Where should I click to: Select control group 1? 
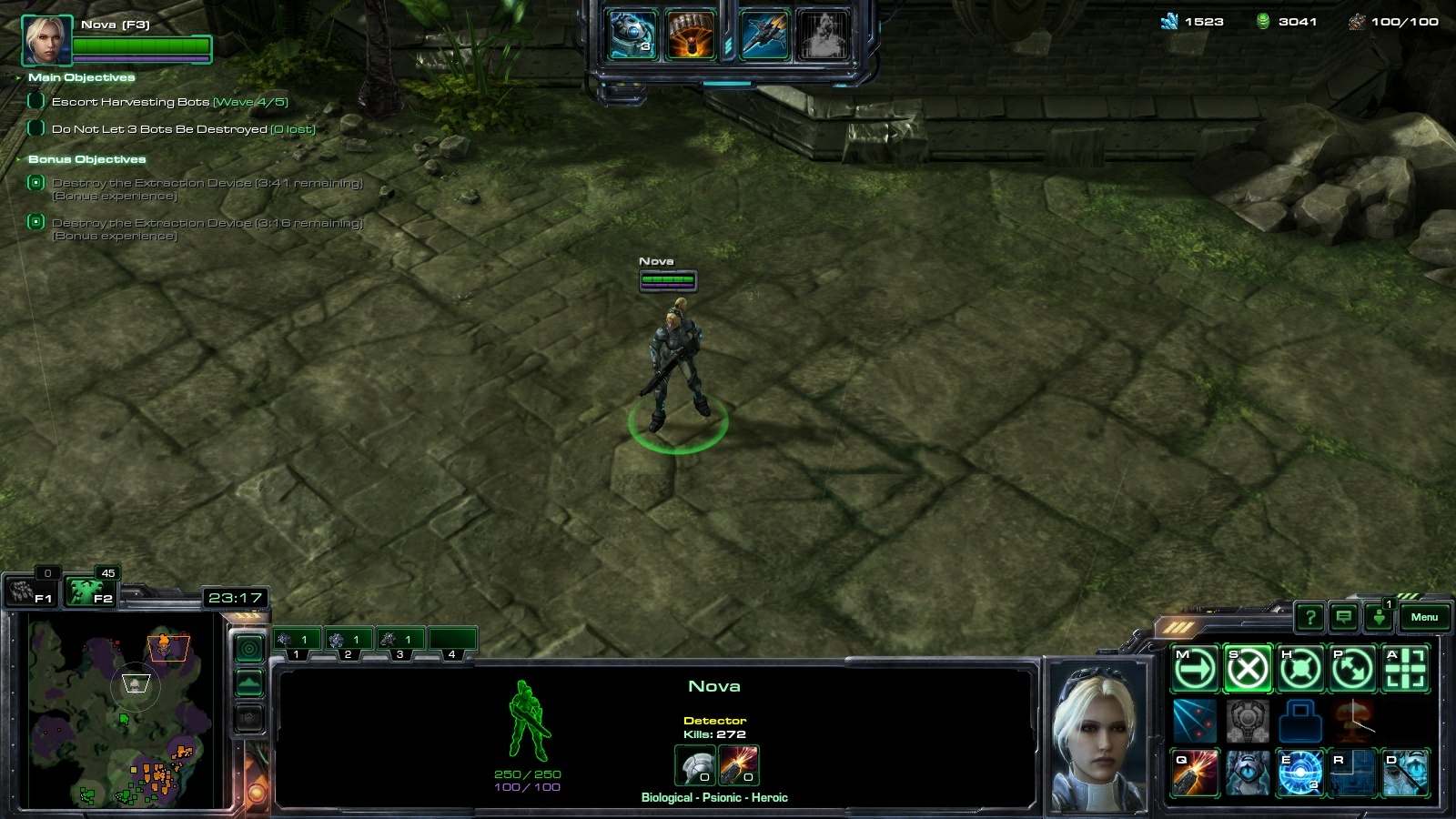pos(296,641)
